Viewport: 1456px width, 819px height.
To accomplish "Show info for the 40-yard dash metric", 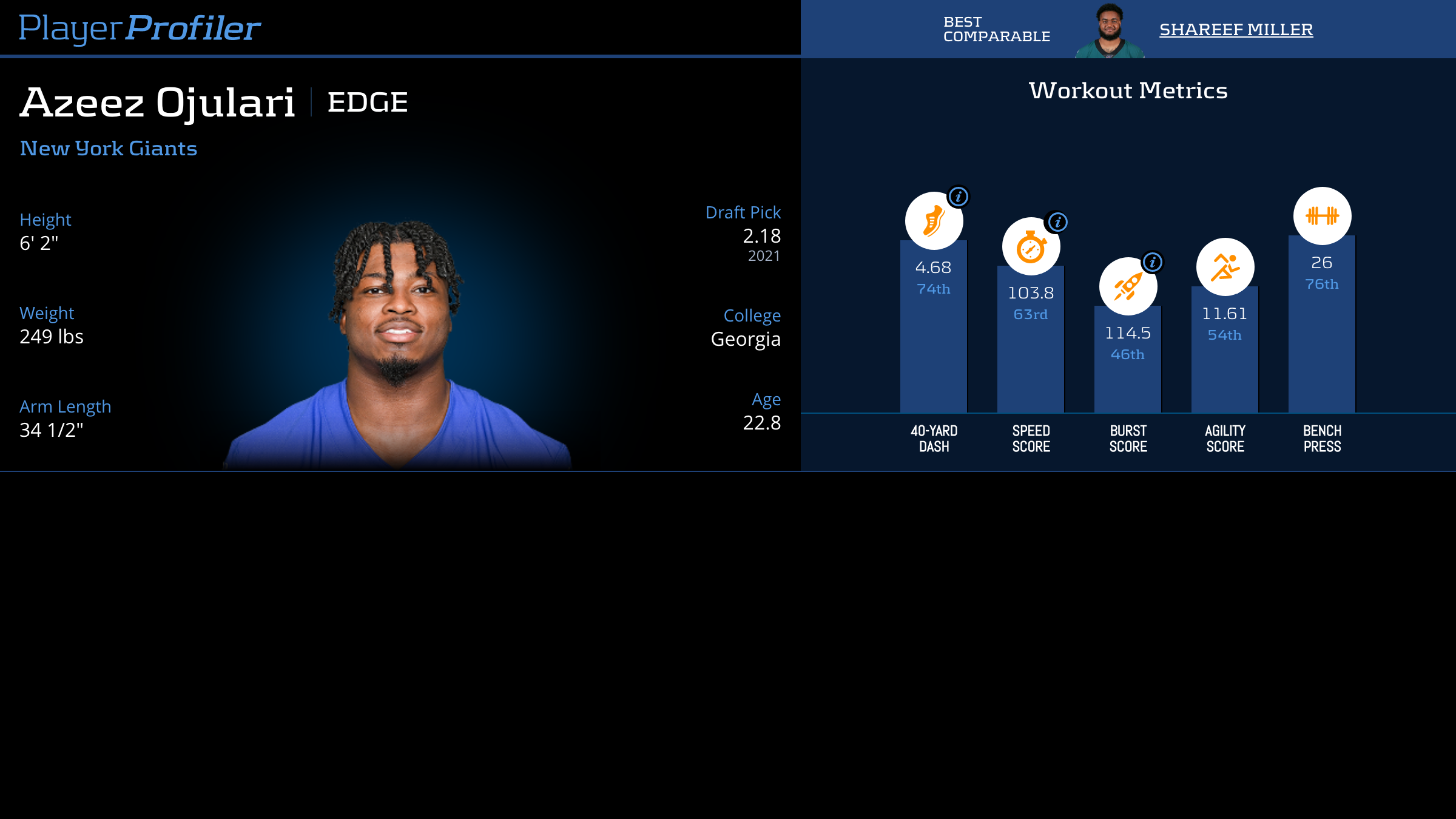I will 959,197.
